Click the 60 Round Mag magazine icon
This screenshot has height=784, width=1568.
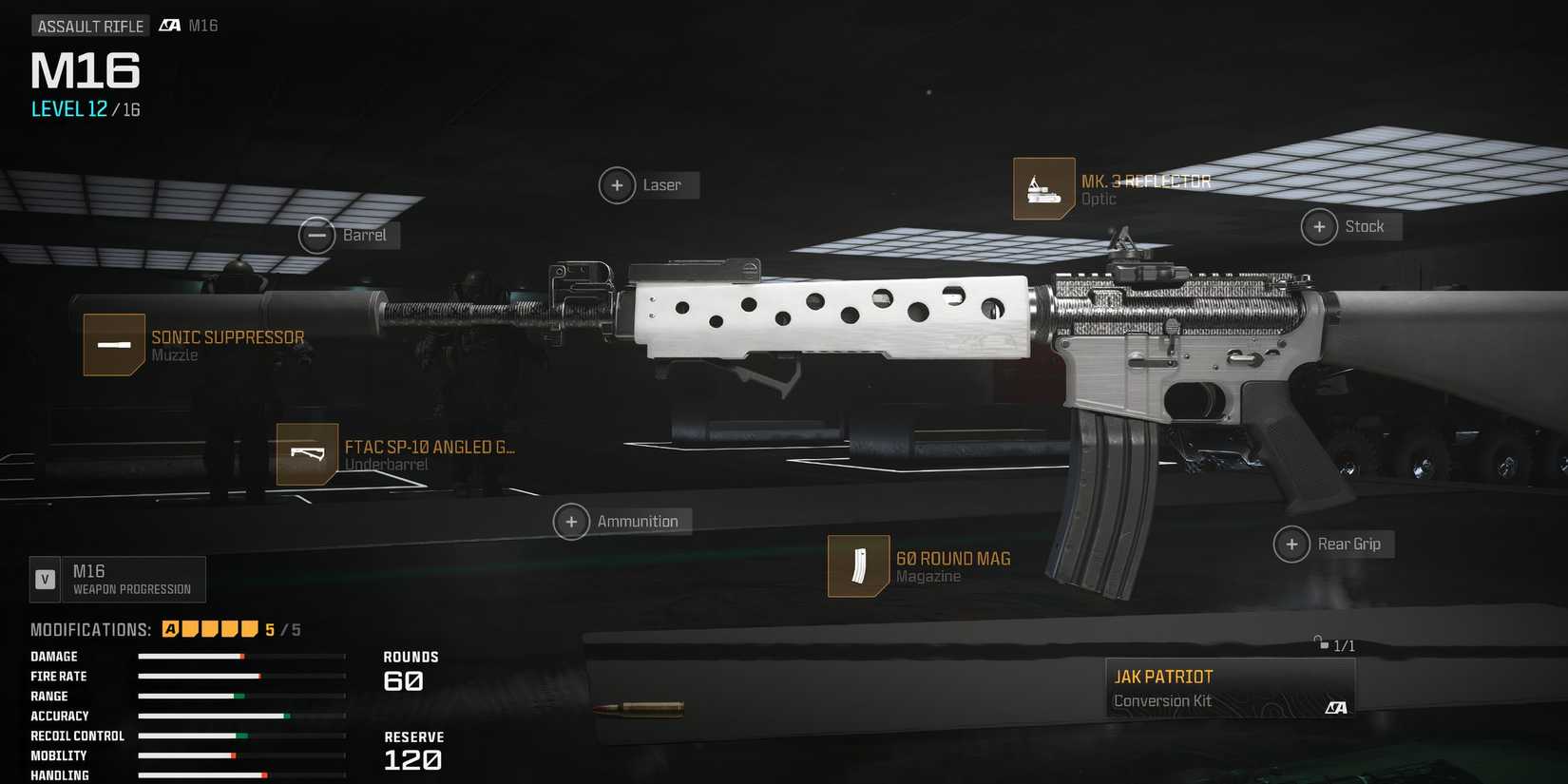click(x=858, y=565)
